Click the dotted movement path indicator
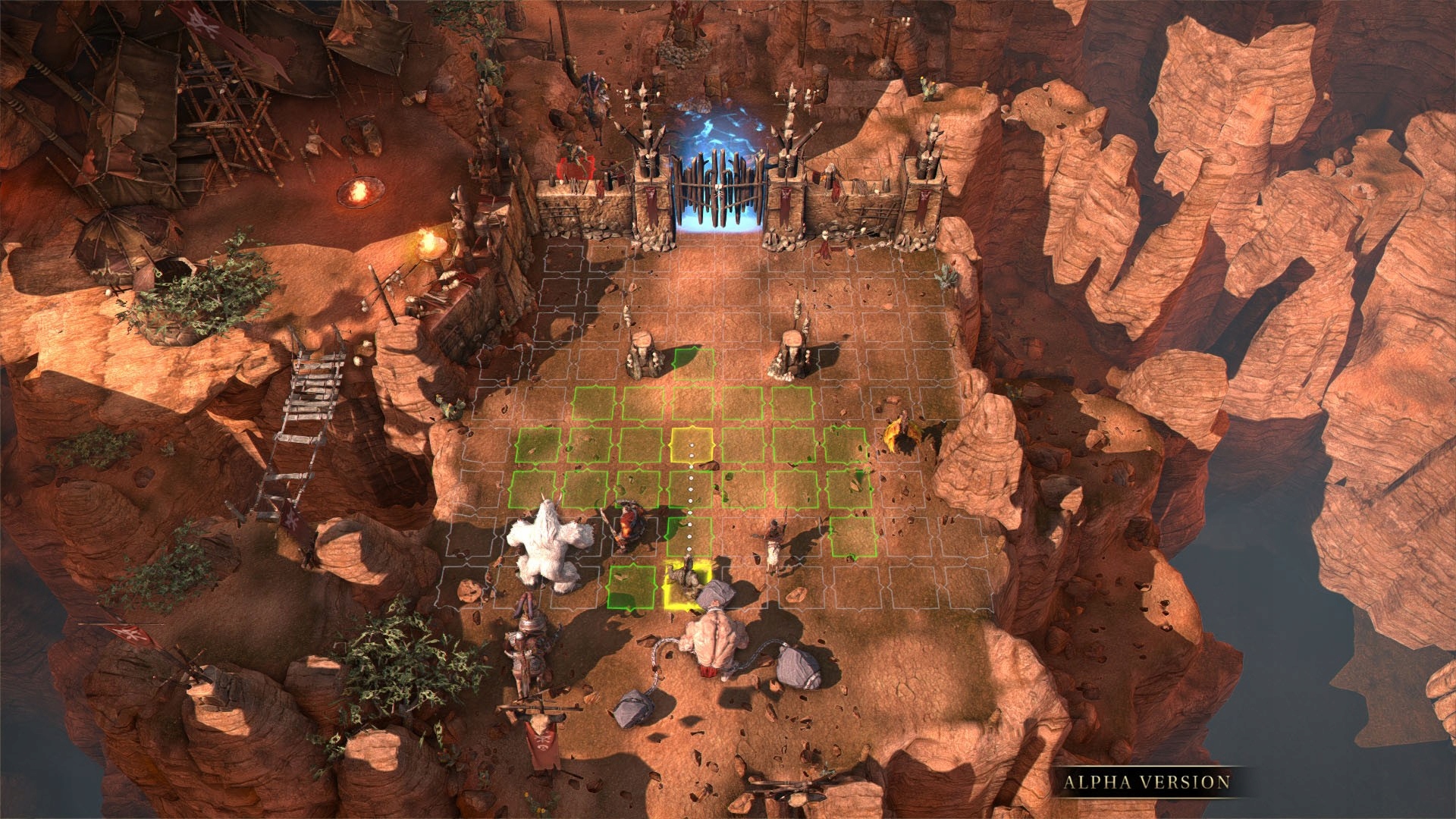Screen dimensions: 1456x819 click(x=690, y=500)
